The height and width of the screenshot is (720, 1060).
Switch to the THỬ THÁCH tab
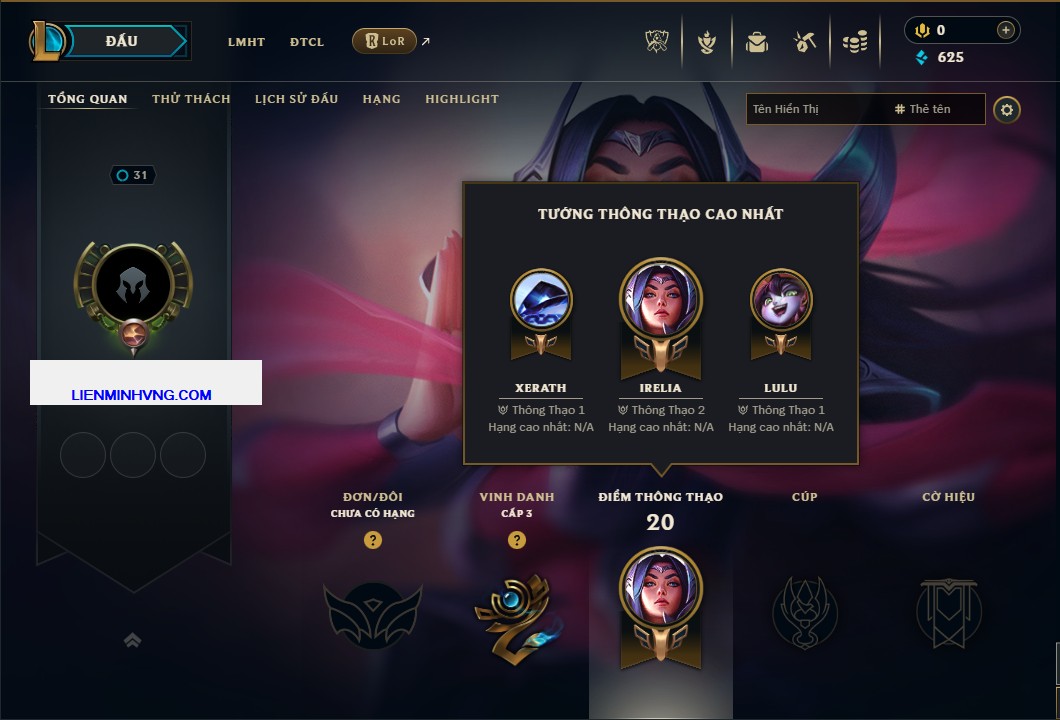[x=191, y=99]
